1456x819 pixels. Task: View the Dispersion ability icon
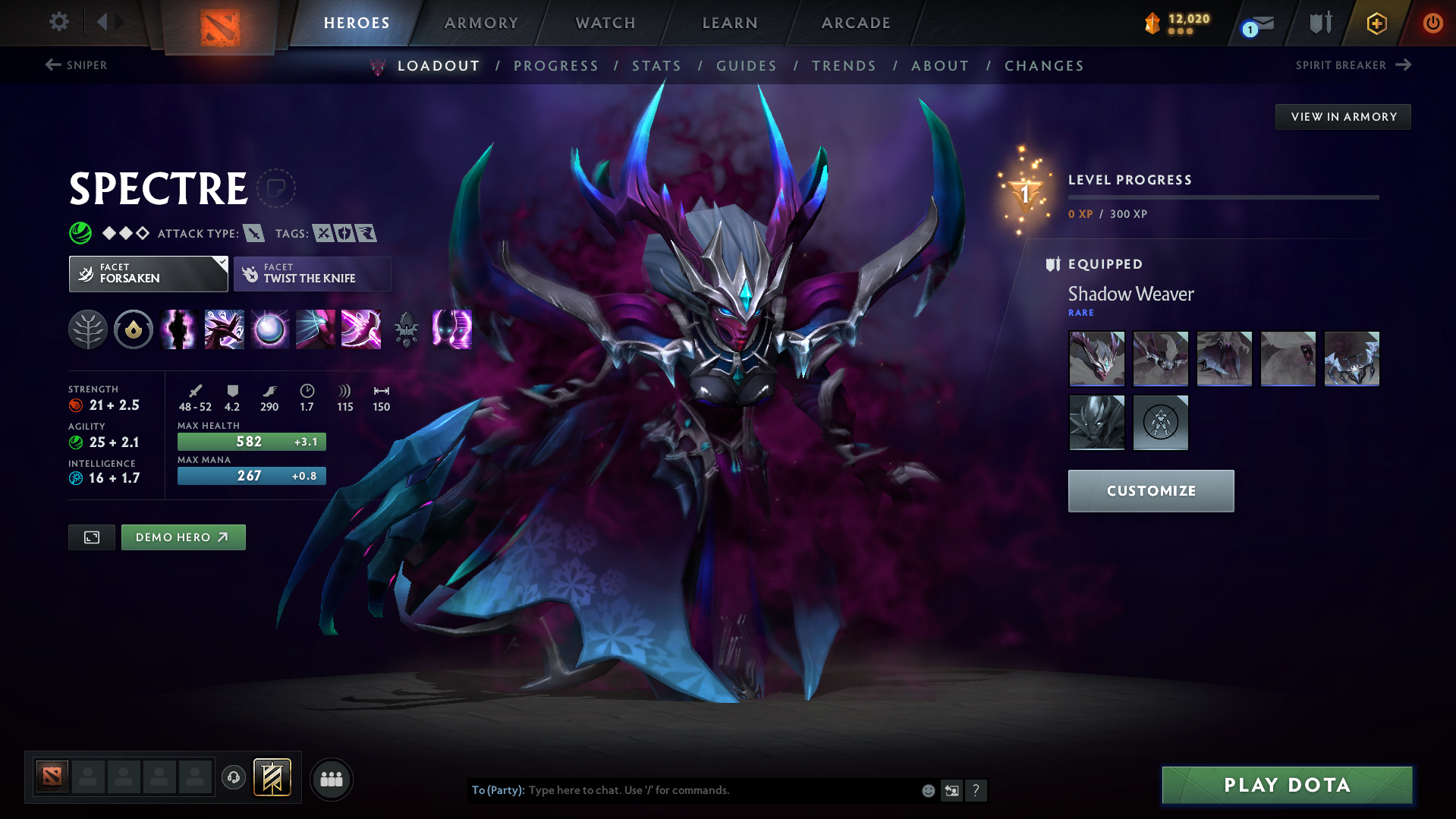(269, 329)
